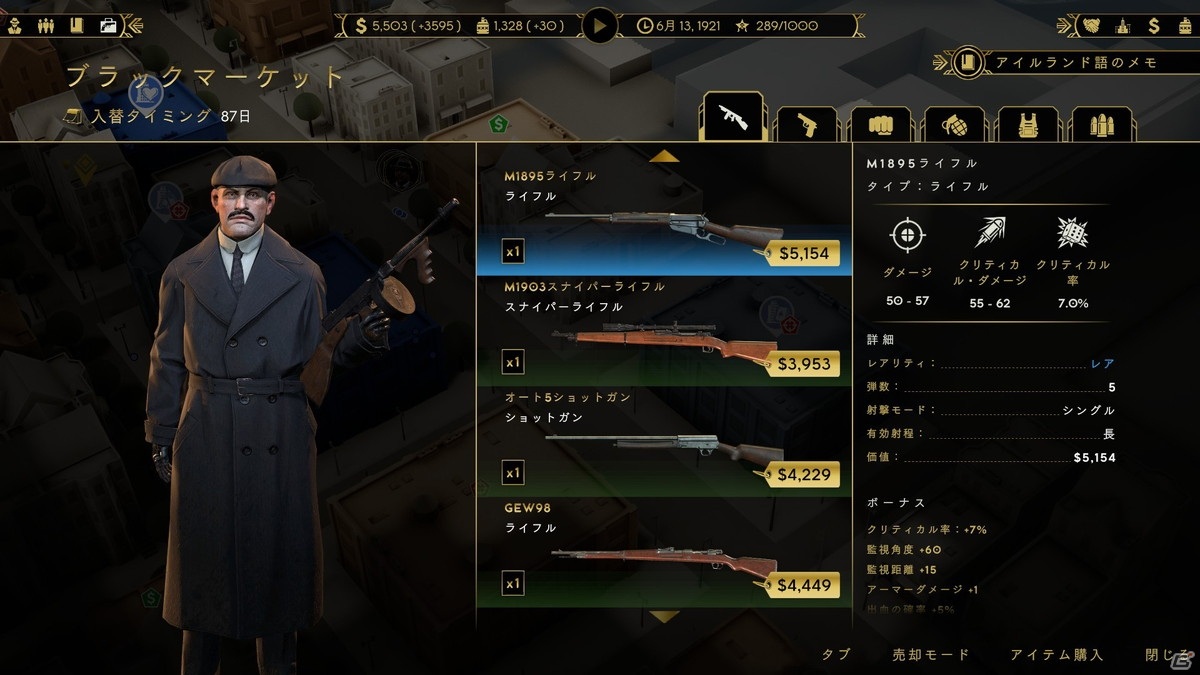Open the three-people crew icon
Image resolution: width=1200 pixels, height=675 pixels.
[44, 26]
